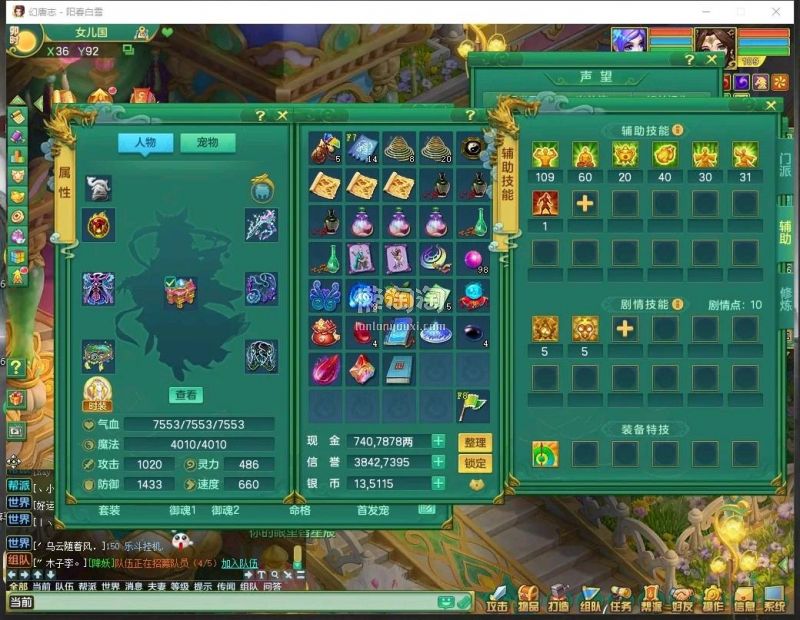Close the character attributes panel
Viewport: 800px width, 620px height.
(282, 116)
